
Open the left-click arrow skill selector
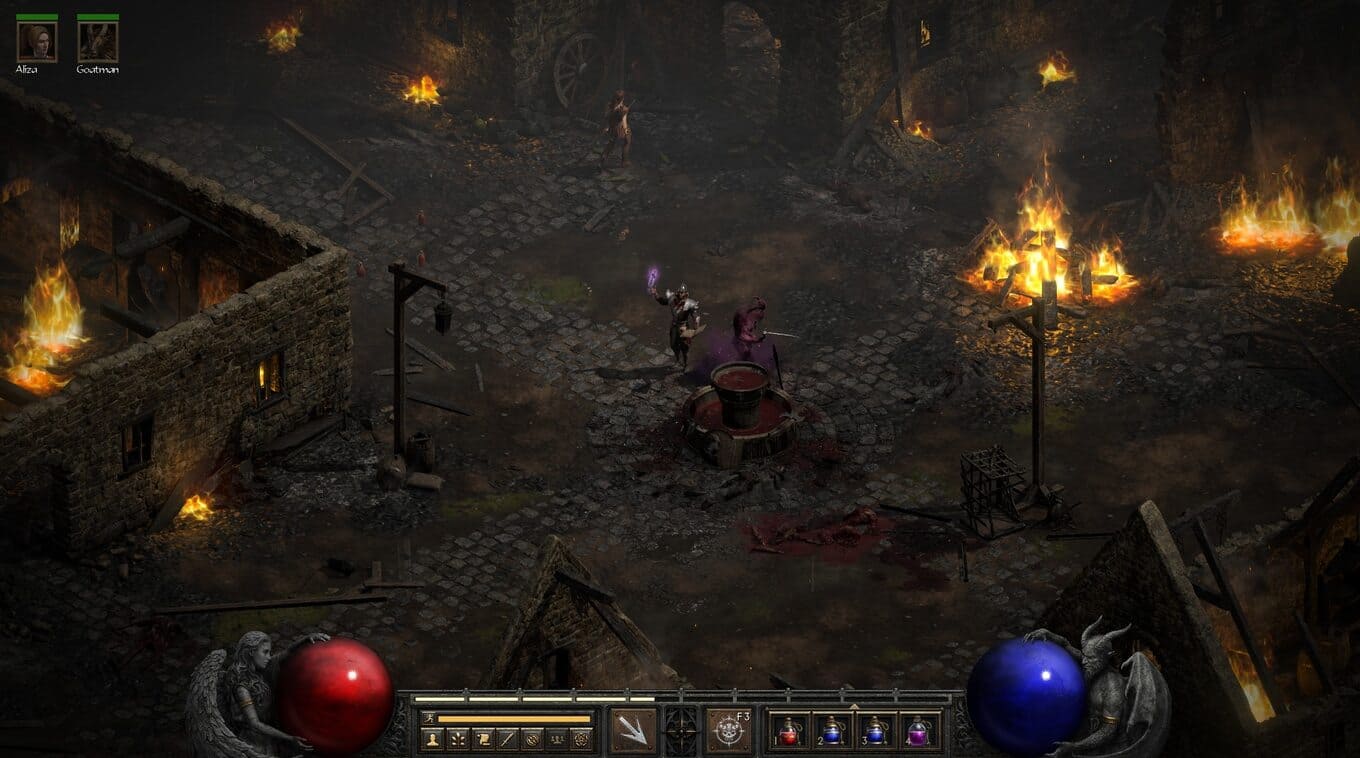click(633, 730)
